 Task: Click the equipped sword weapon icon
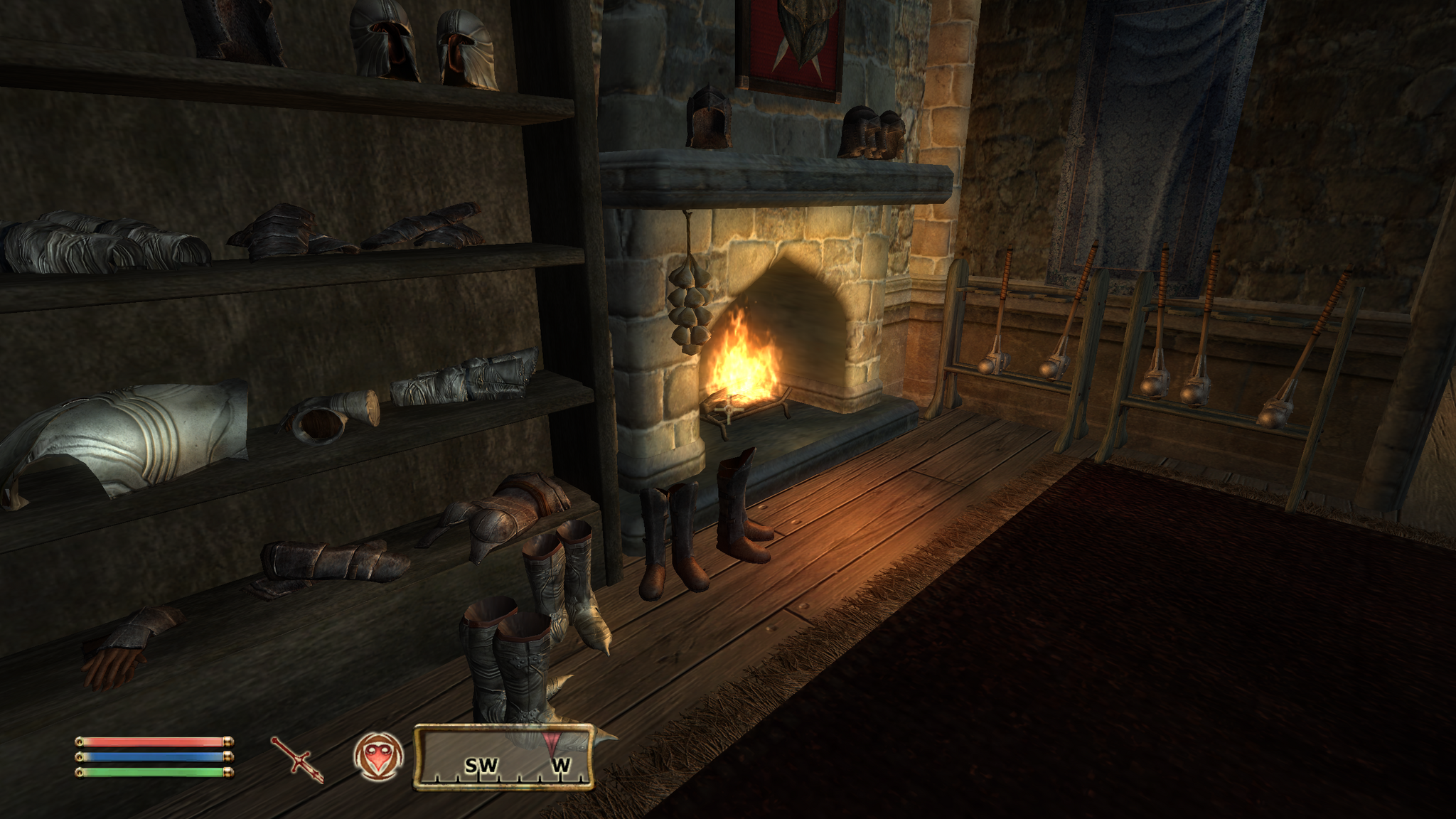click(x=297, y=759)
